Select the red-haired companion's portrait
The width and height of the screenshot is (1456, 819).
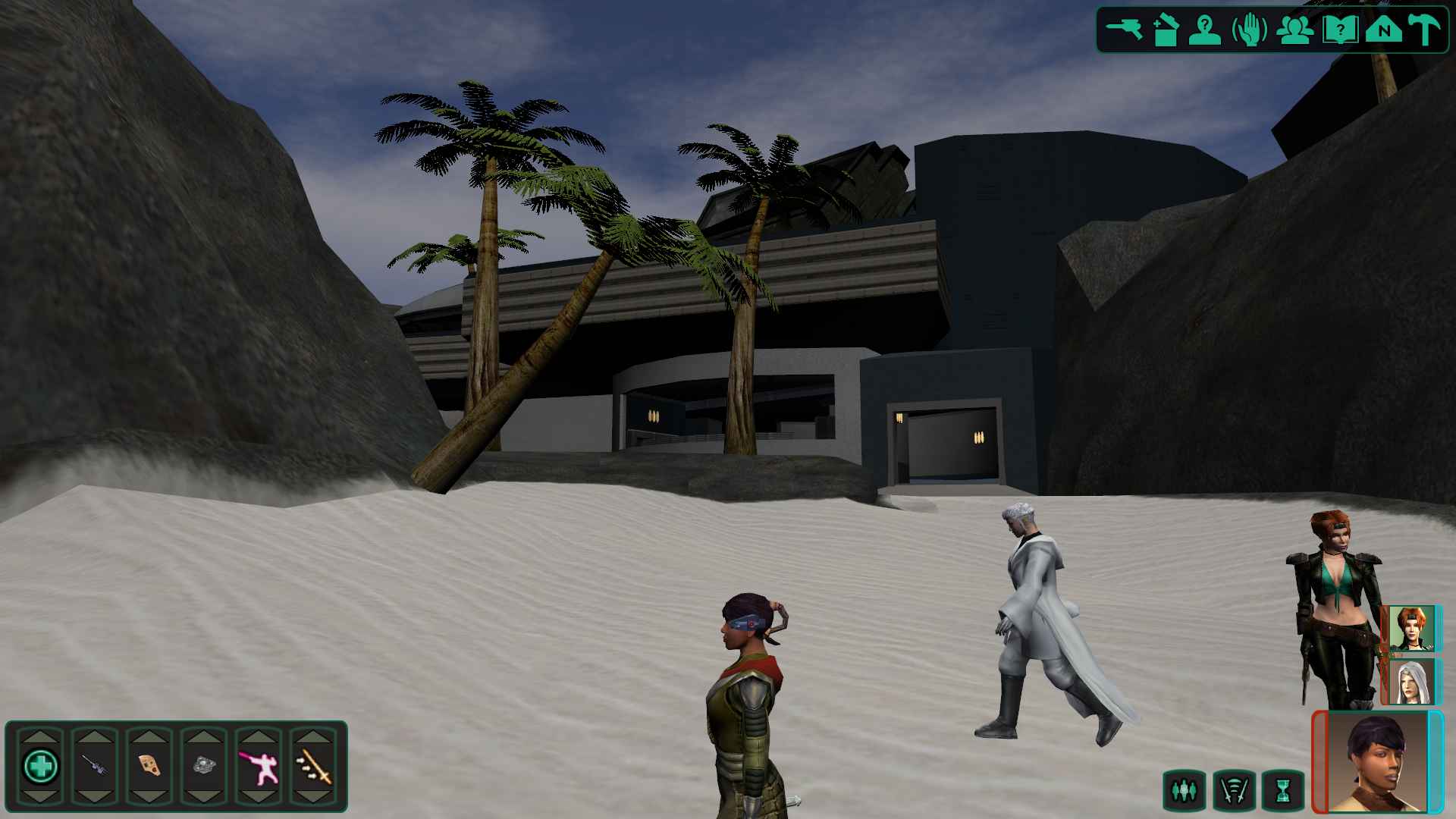(1412, 629)
